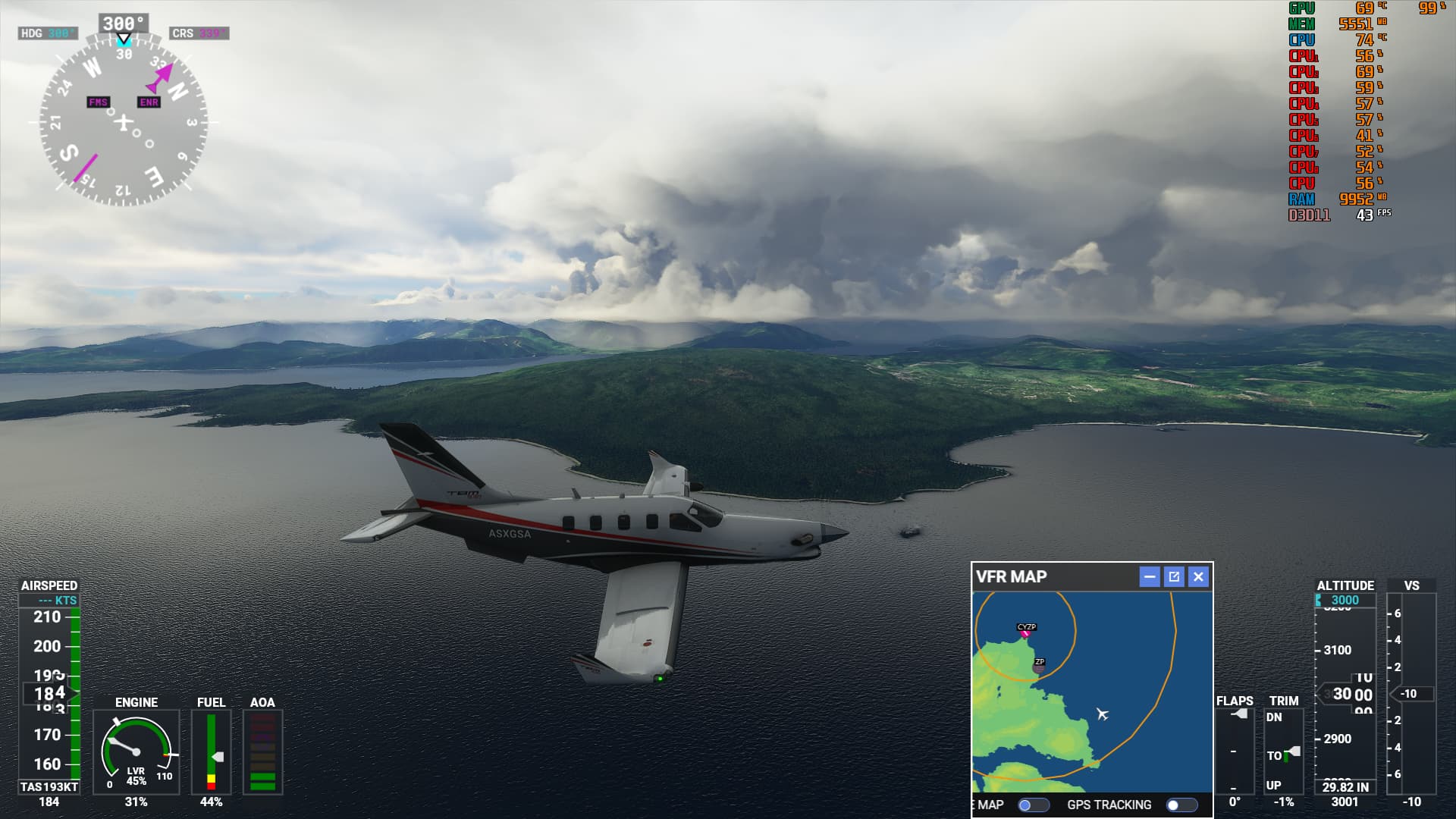This screenshot has width=1456, height=819.
Task: Pop out the VFR MAP window
Action: (1174, 577)
